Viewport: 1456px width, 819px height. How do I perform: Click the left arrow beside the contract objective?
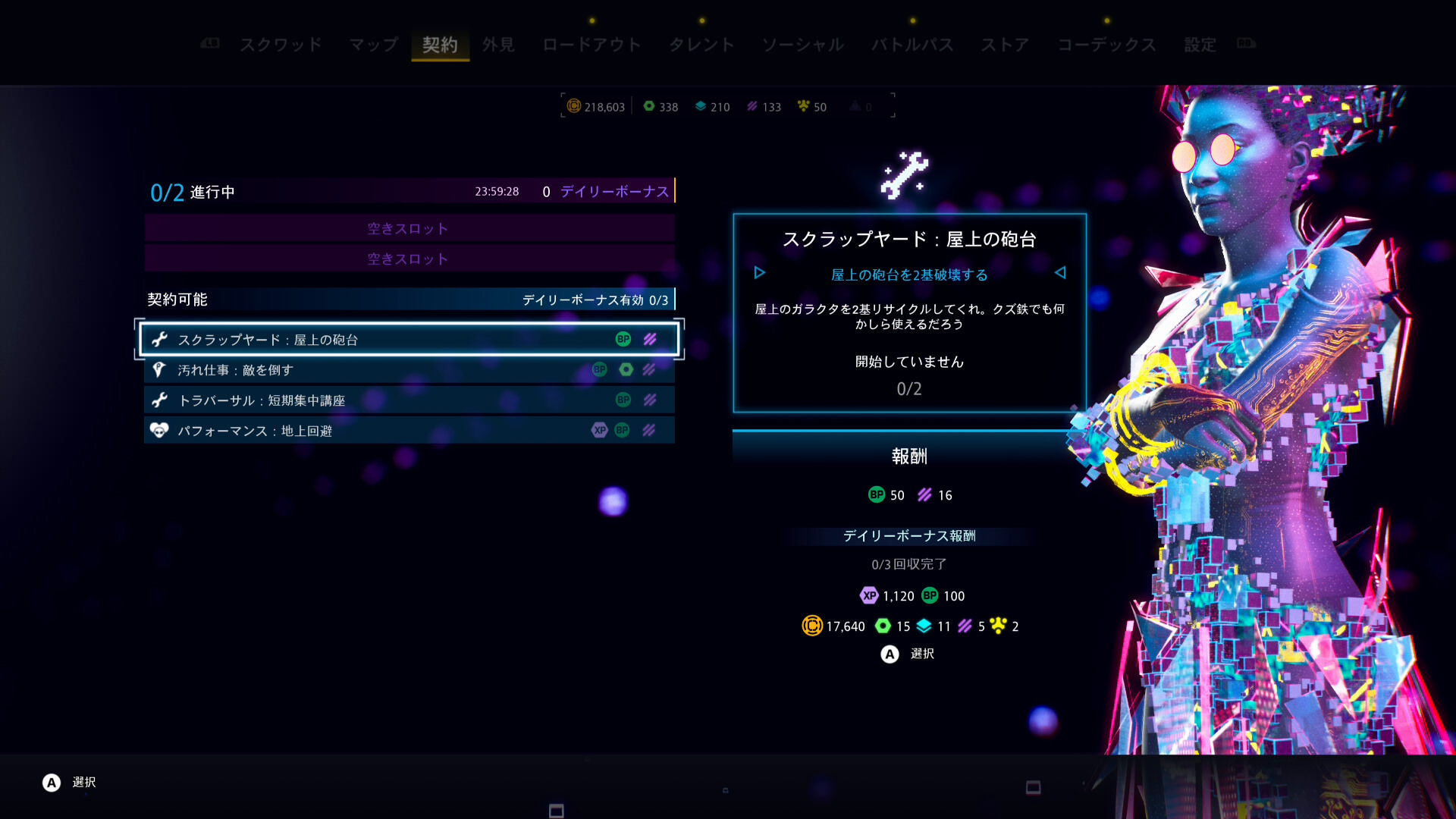[x=759, y=273]
